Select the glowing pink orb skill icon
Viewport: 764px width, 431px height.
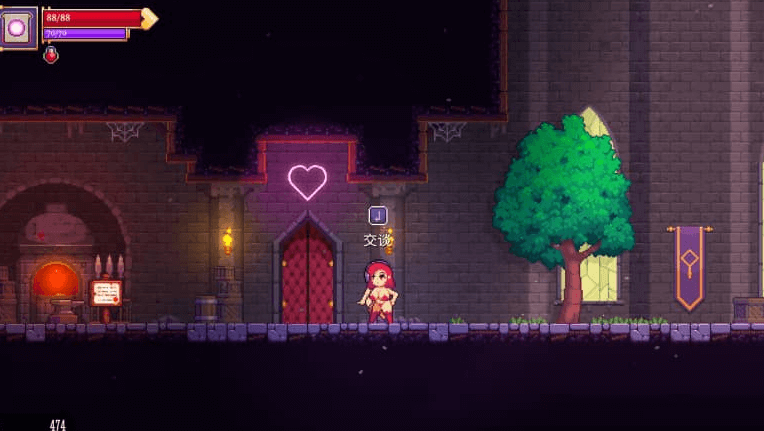click(18, 27)
